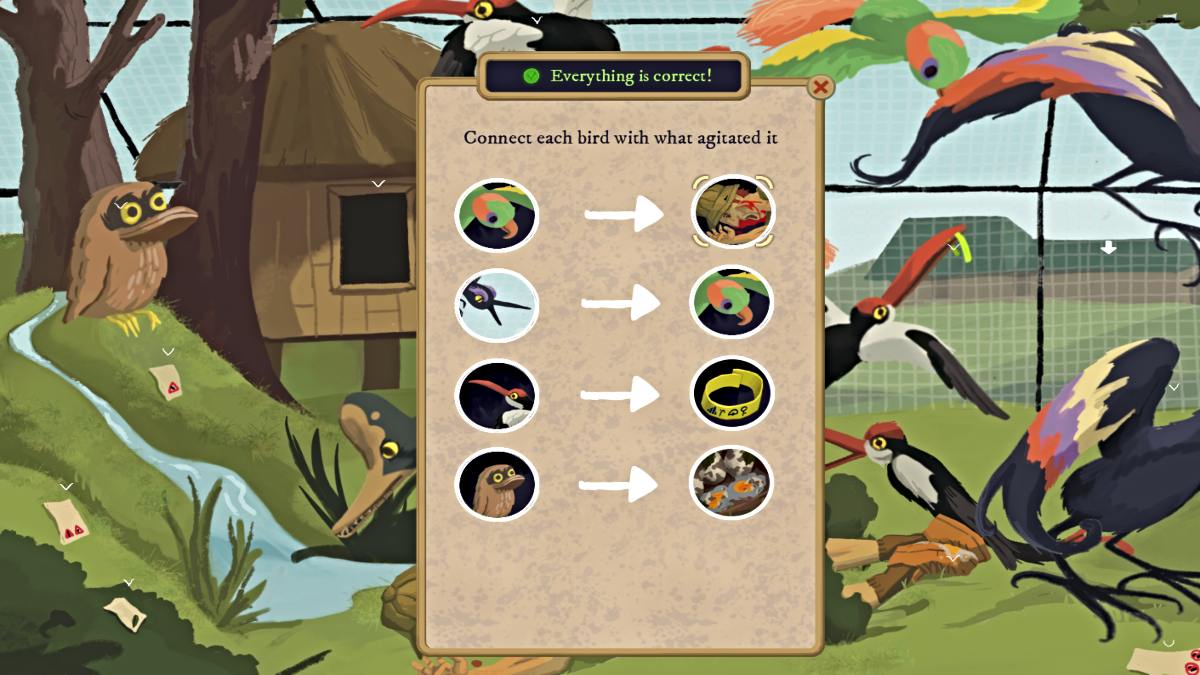1200x675 pixels.
Task: Select the purple-eyed dark bird portrait
Action: (497, 305)
